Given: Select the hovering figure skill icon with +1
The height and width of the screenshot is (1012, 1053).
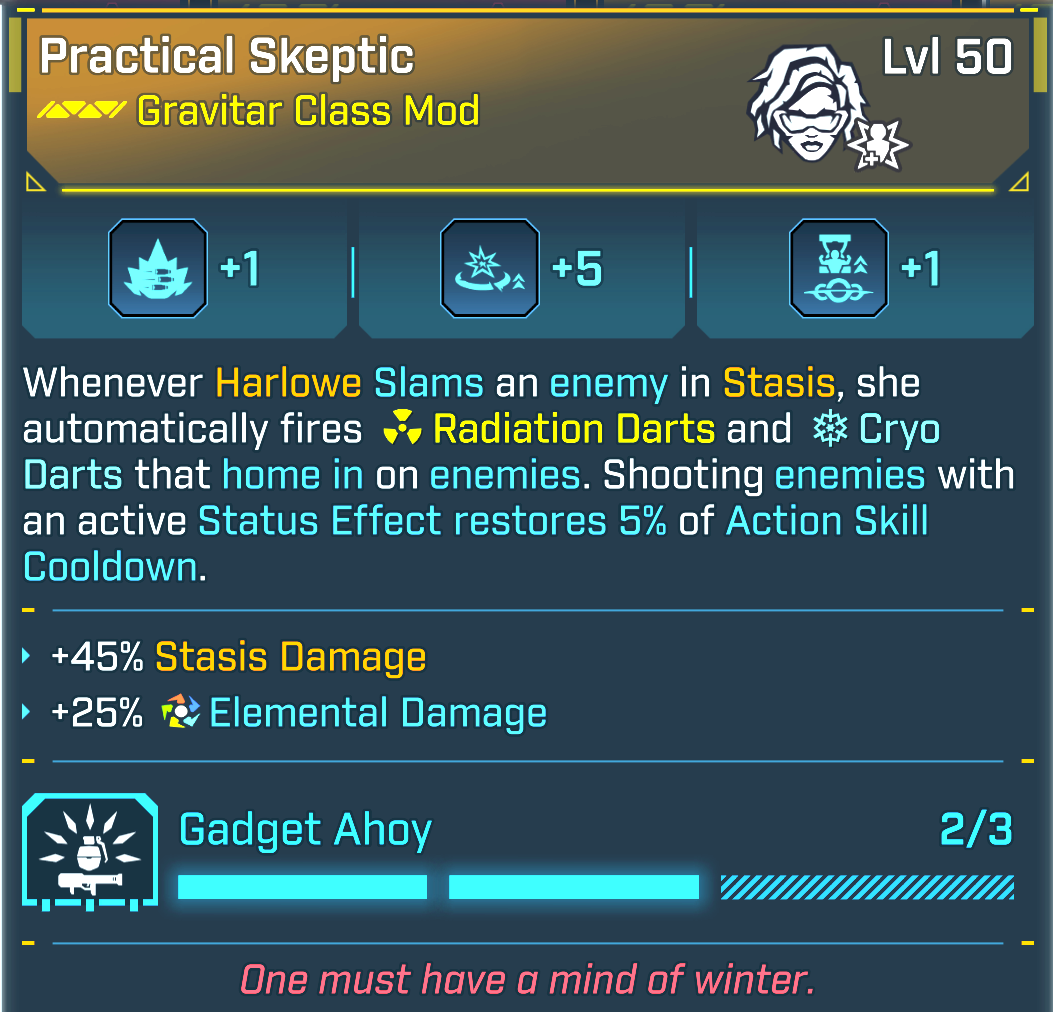Looking at the screenshot, I should [x=838, y=269].
